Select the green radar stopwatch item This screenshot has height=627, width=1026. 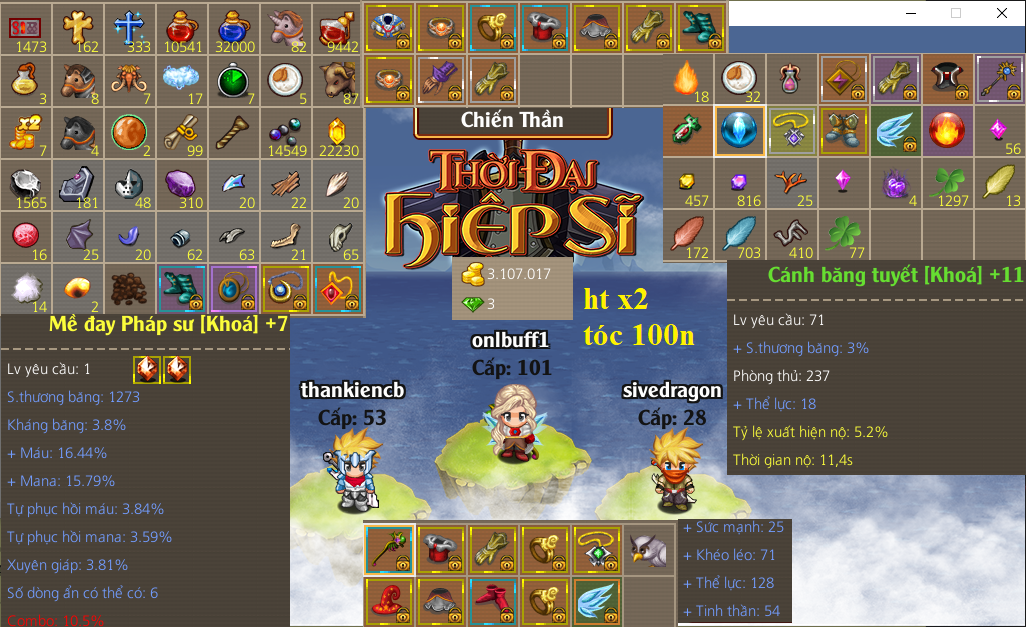point(233,79)
